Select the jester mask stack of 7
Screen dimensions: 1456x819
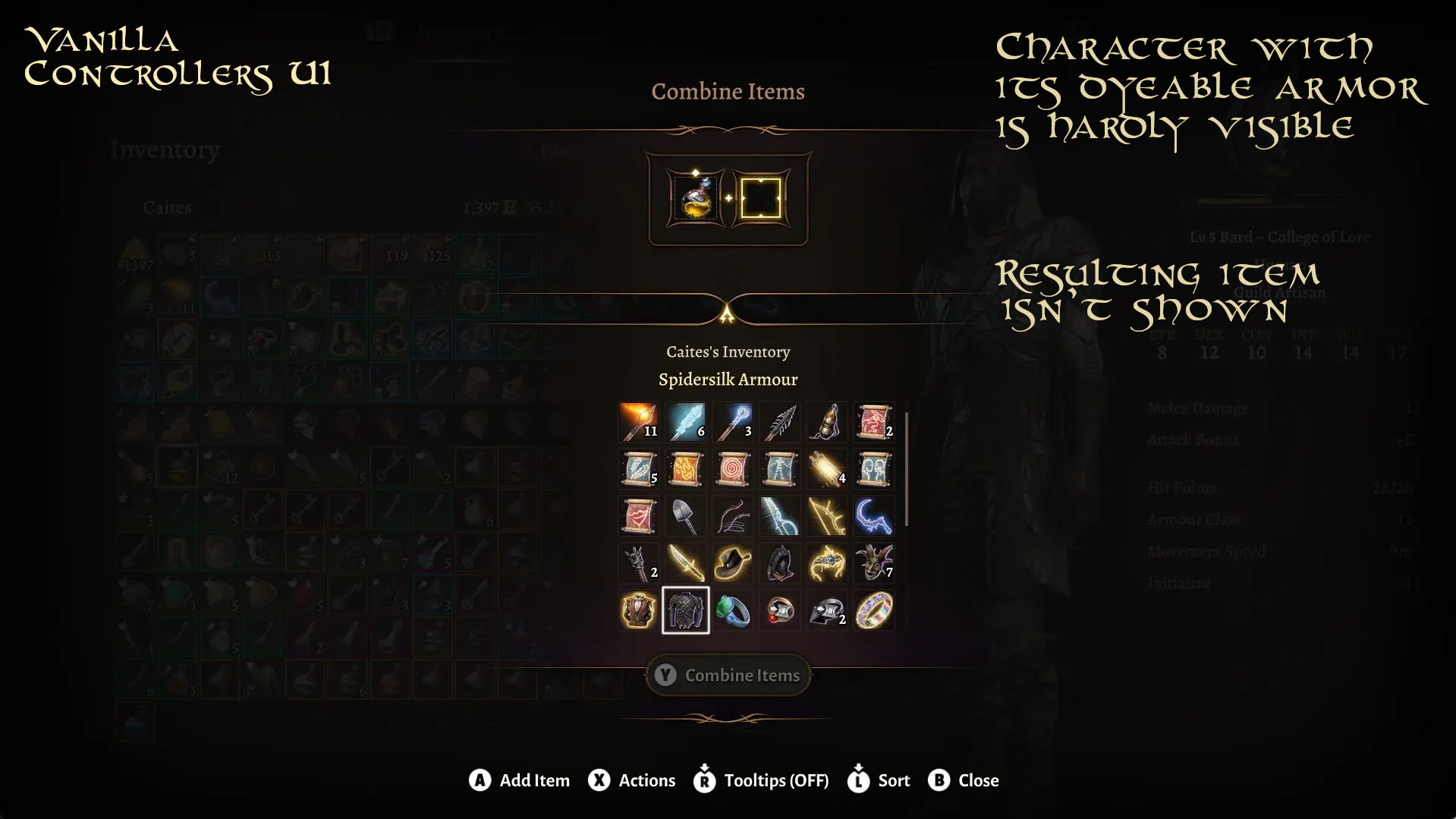pyautogui.click(x=874, y=563)
